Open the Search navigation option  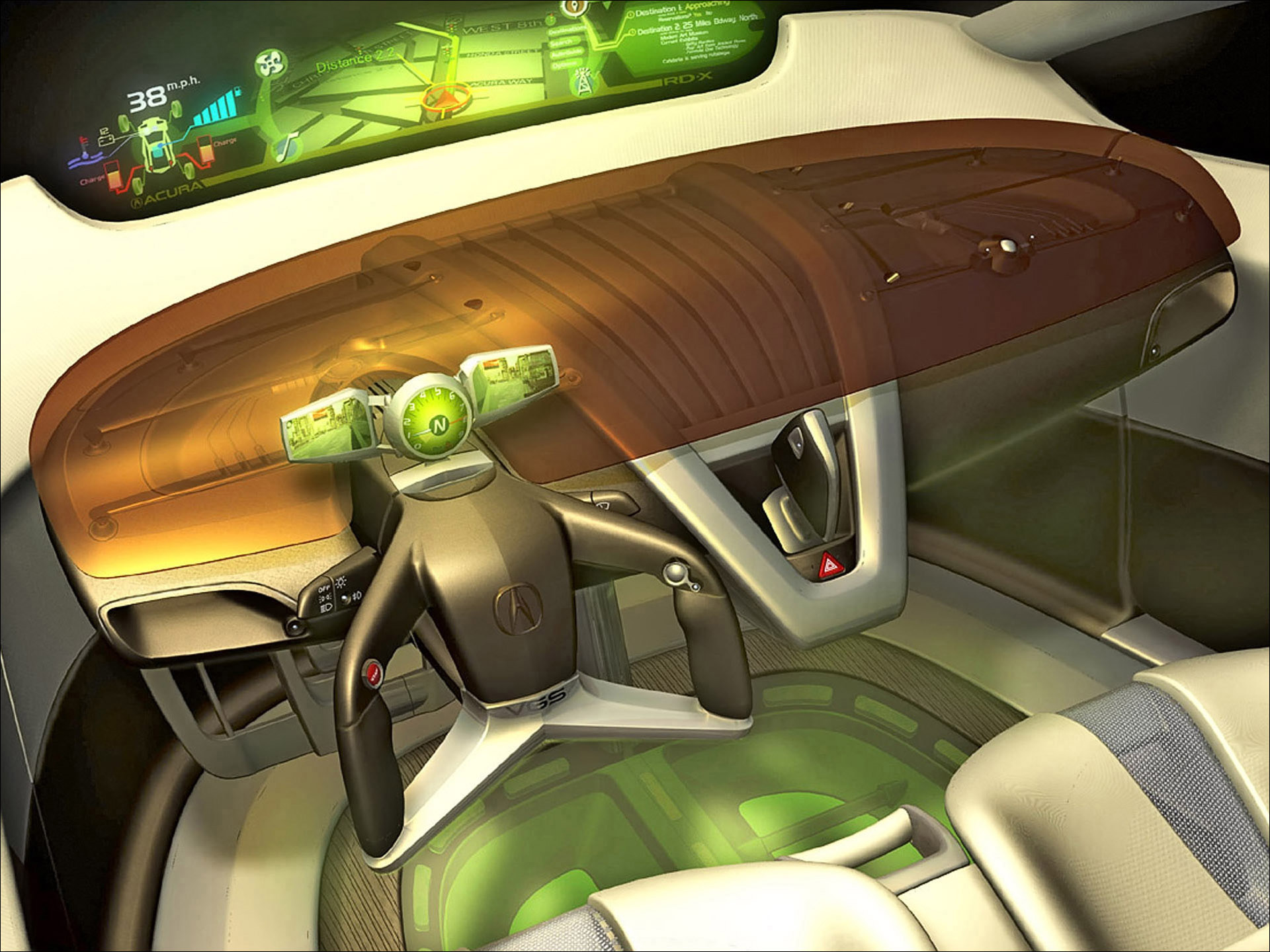(562, 42)
